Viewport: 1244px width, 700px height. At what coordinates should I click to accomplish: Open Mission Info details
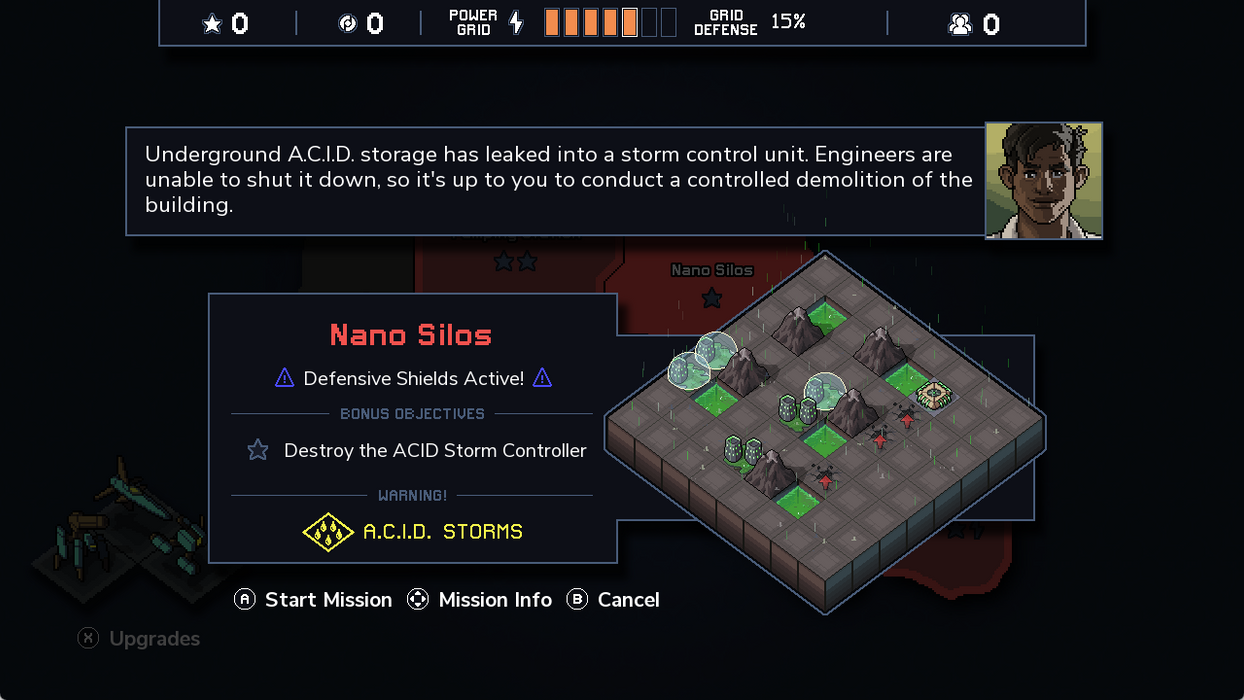coord(480,600)
